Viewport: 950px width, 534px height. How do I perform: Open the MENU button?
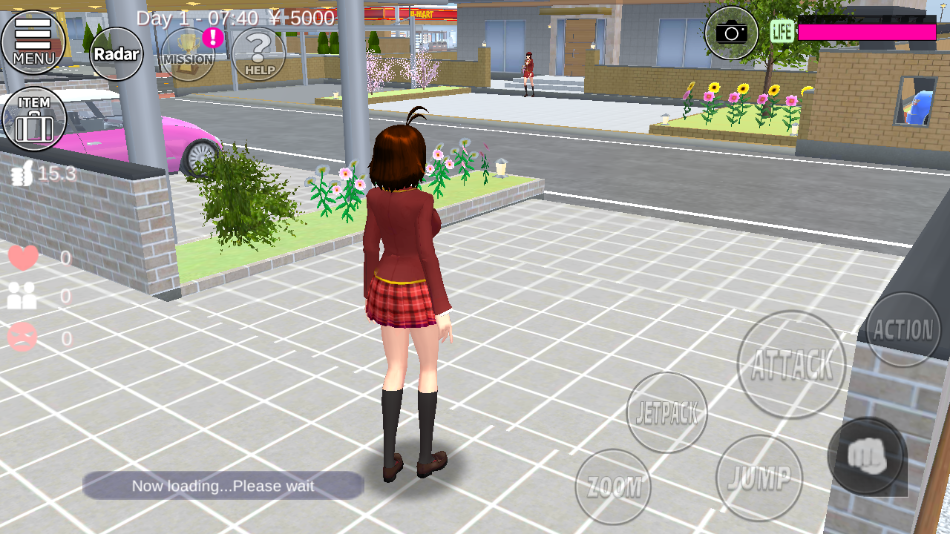point(33,42)
